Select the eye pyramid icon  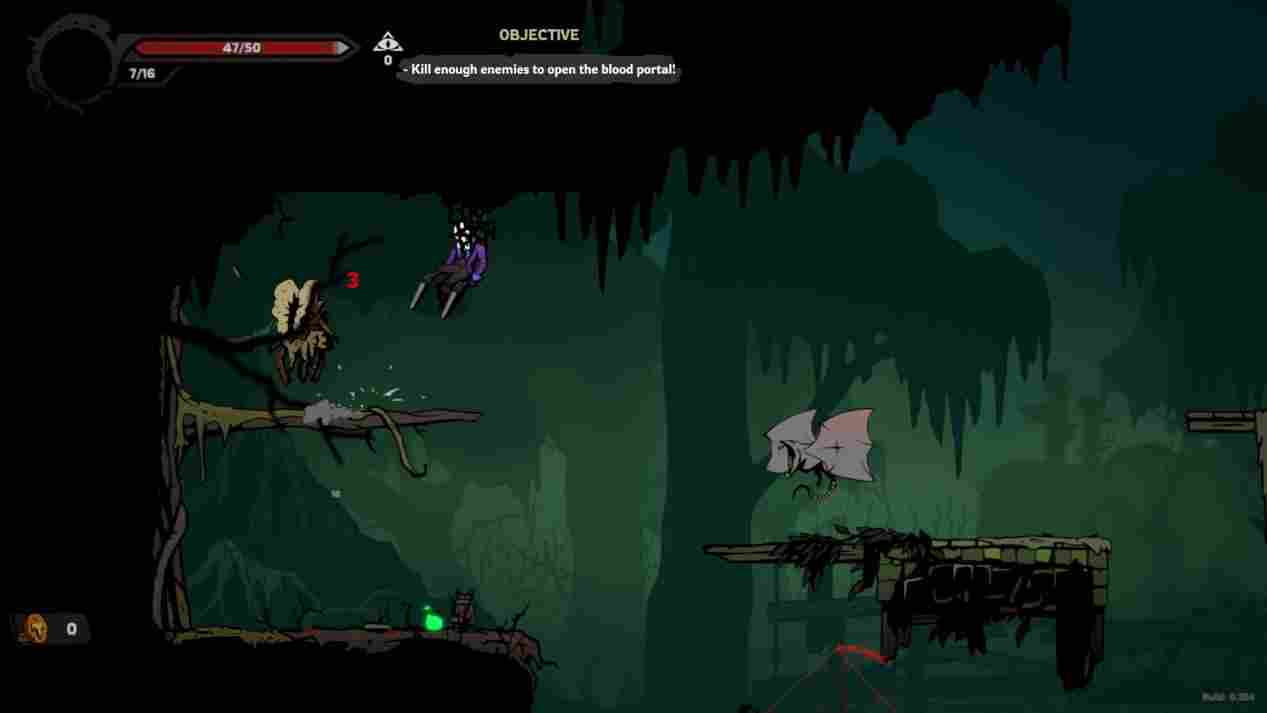(387, 42)
